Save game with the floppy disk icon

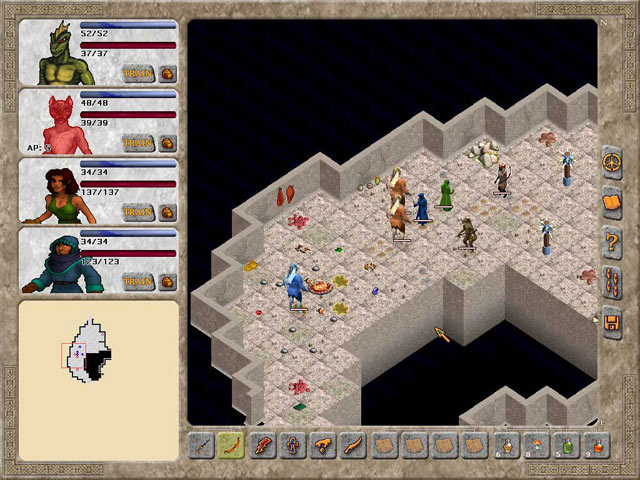pyautogui.click(x=613, y=322)
